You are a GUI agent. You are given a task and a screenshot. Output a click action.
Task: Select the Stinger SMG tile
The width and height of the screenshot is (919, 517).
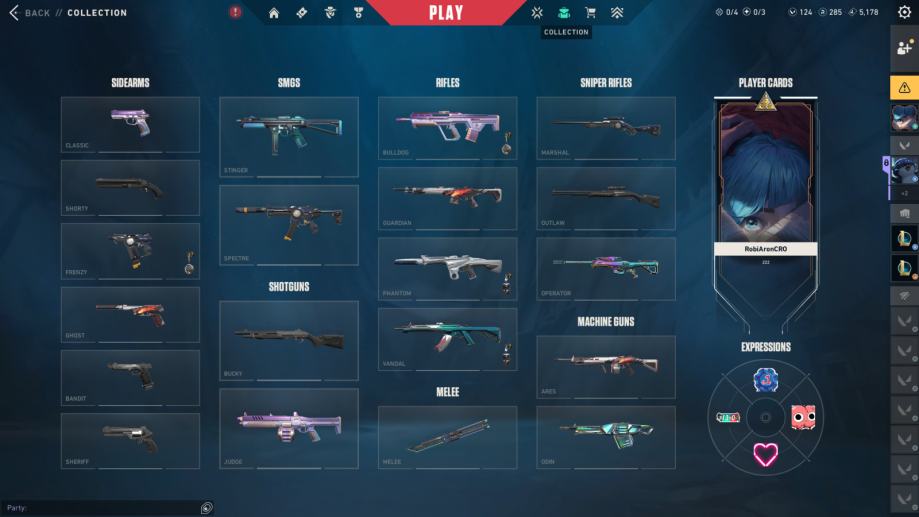[288, 137]
